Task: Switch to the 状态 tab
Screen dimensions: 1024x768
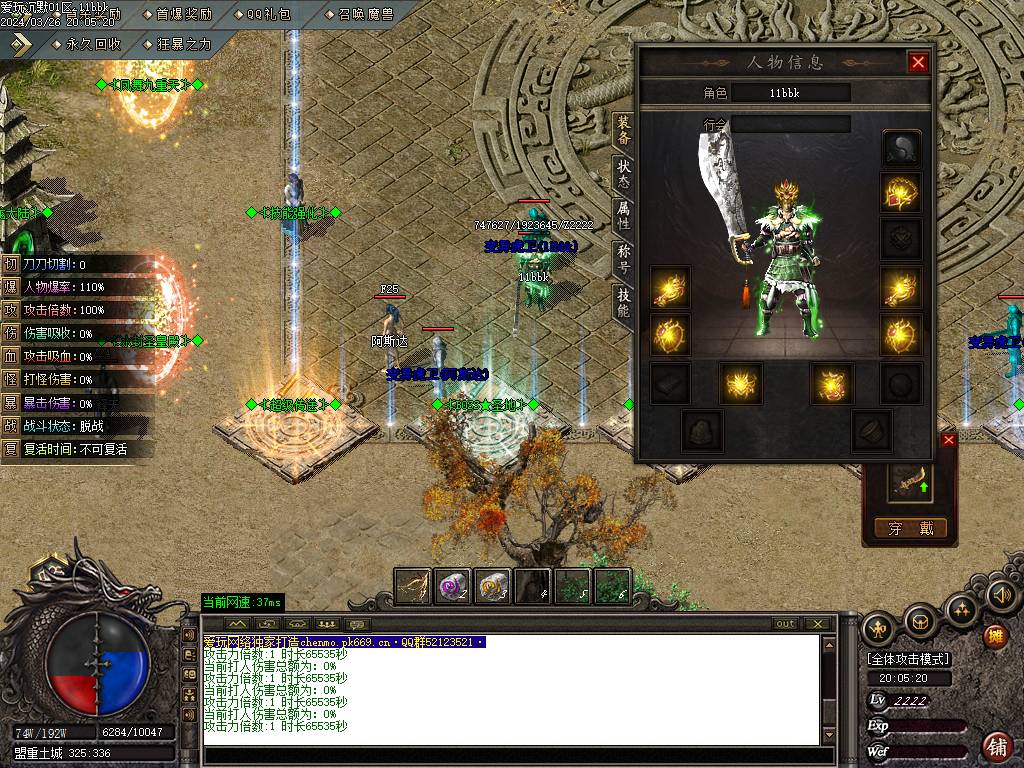Action: coord(623,174)
